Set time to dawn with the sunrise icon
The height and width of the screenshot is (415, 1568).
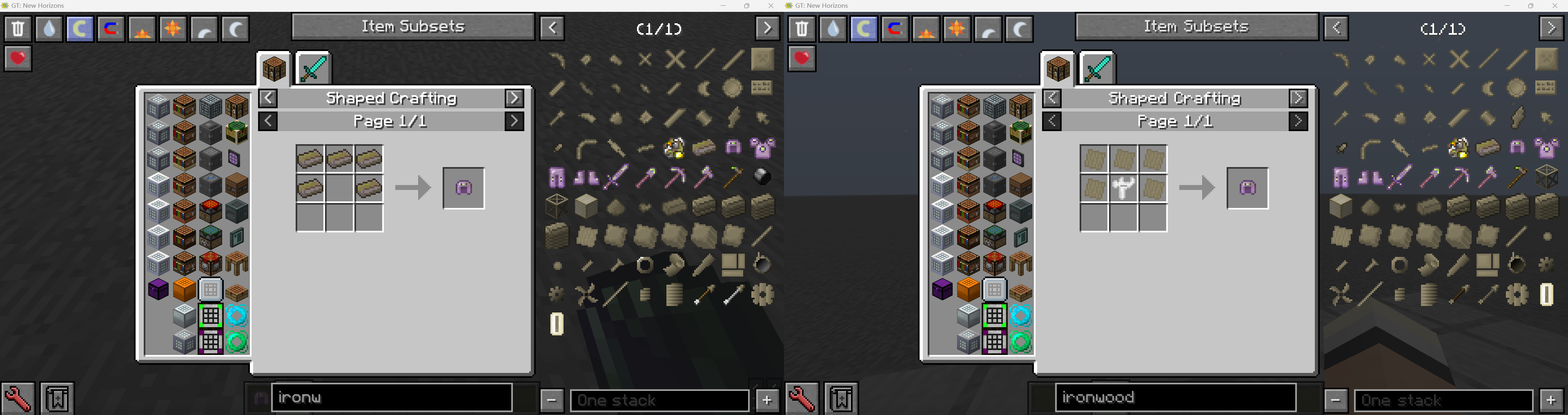pyautogui.click(x=142, y=28)
